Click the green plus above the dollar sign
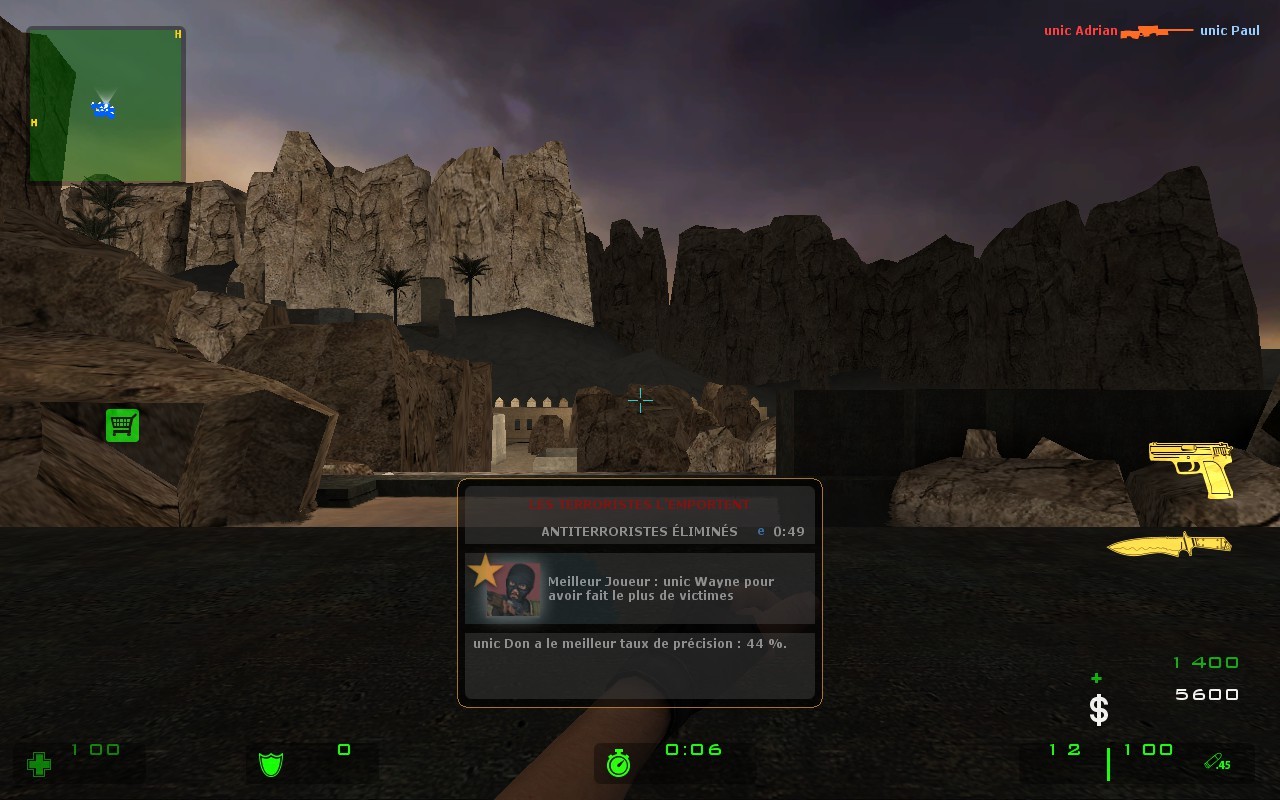The width and height of the screenshot is (1280, 800). (1096, 678)
